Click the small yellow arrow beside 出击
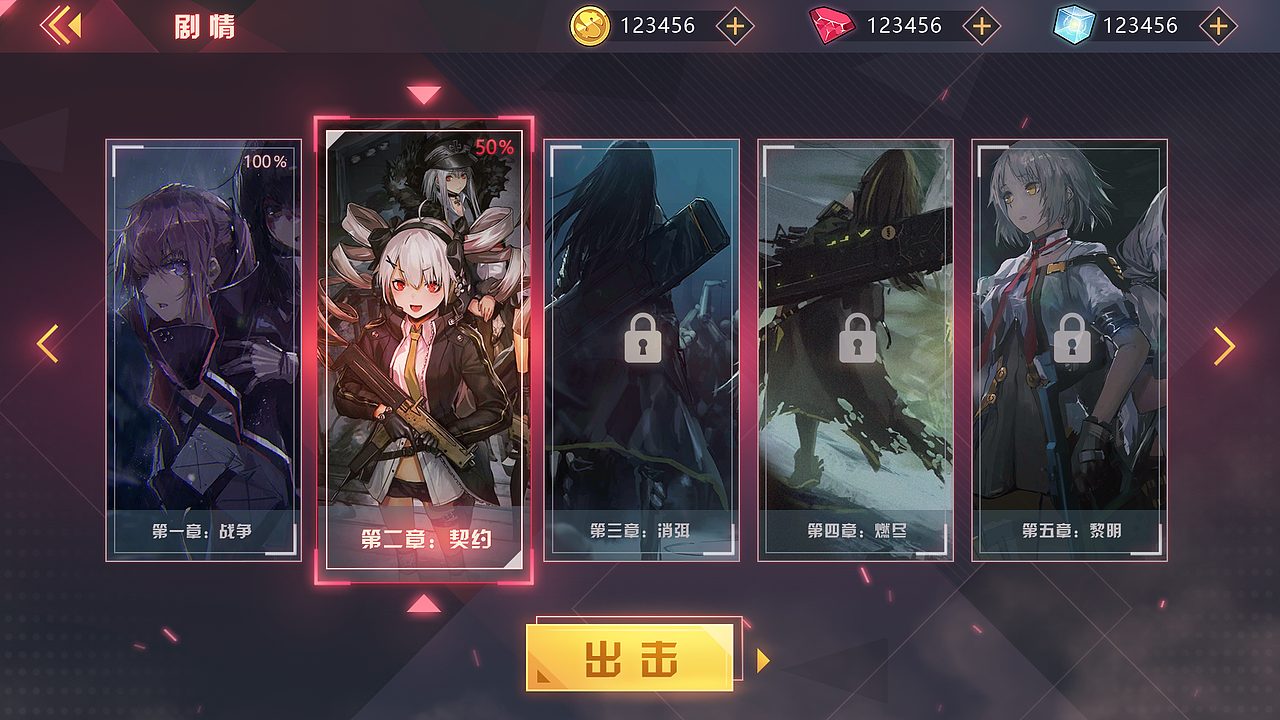The width and height of the screenshot is (1280, 720). pos(762,659)
